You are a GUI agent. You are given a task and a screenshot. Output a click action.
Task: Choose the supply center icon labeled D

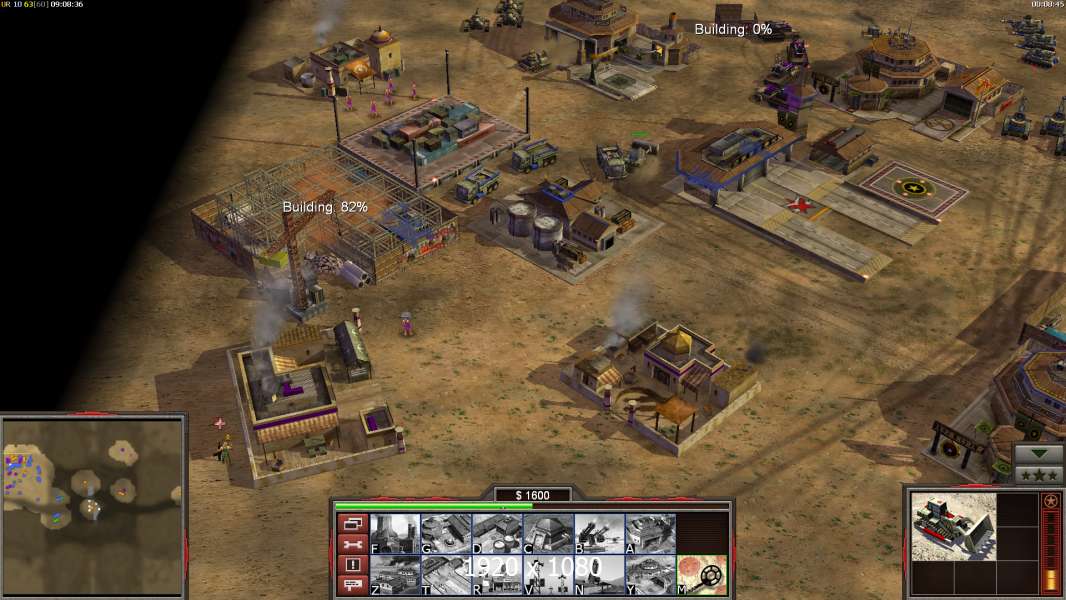pyautogui.click(x=497, y=533)
